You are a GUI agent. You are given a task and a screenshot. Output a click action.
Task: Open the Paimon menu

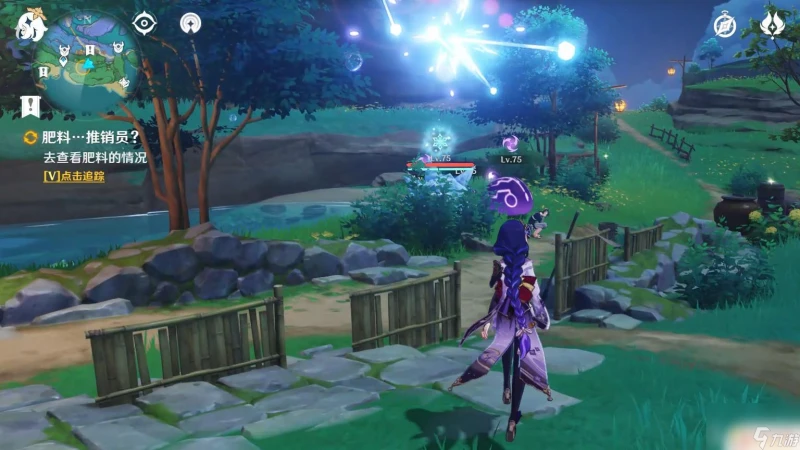coord(31,25)
